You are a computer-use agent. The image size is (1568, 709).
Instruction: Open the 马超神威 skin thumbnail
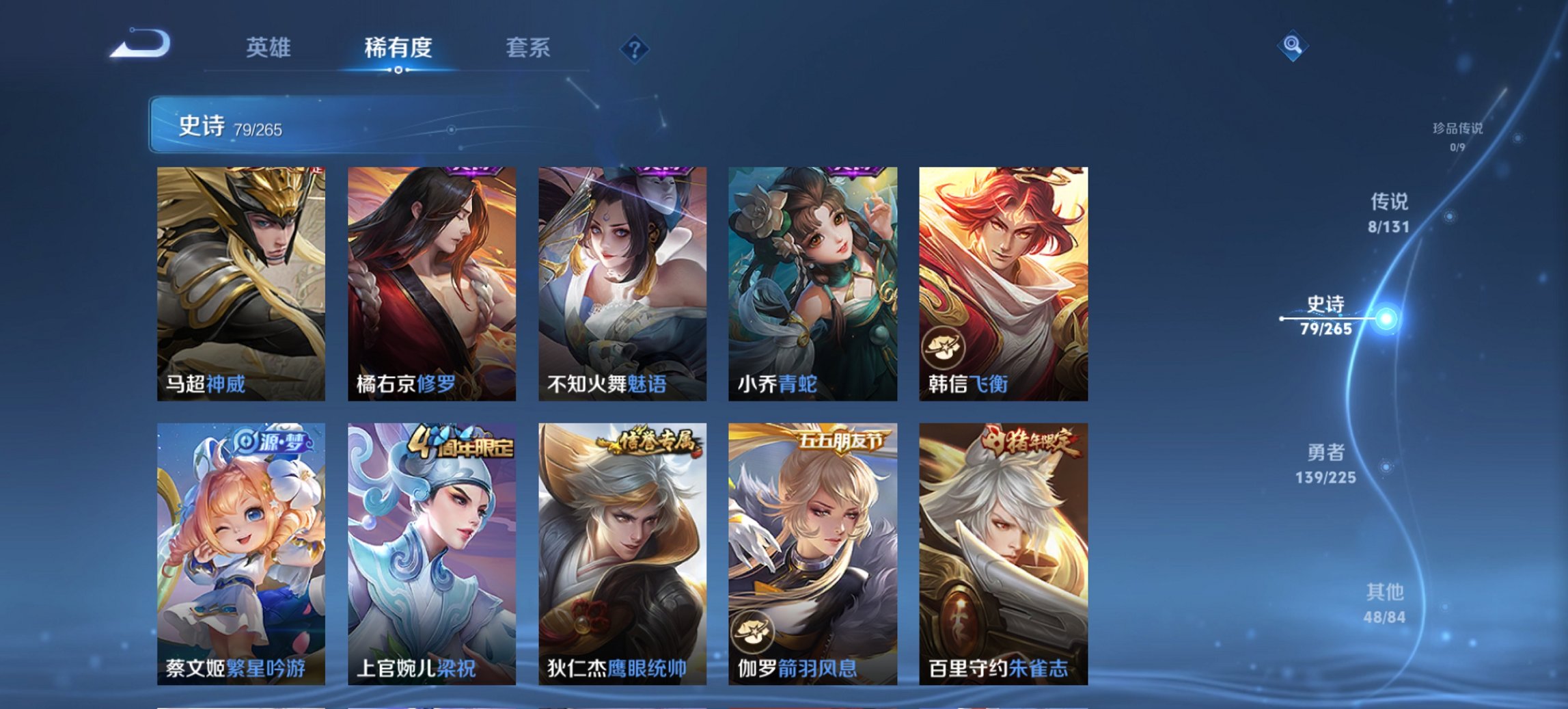click(238, 280)
